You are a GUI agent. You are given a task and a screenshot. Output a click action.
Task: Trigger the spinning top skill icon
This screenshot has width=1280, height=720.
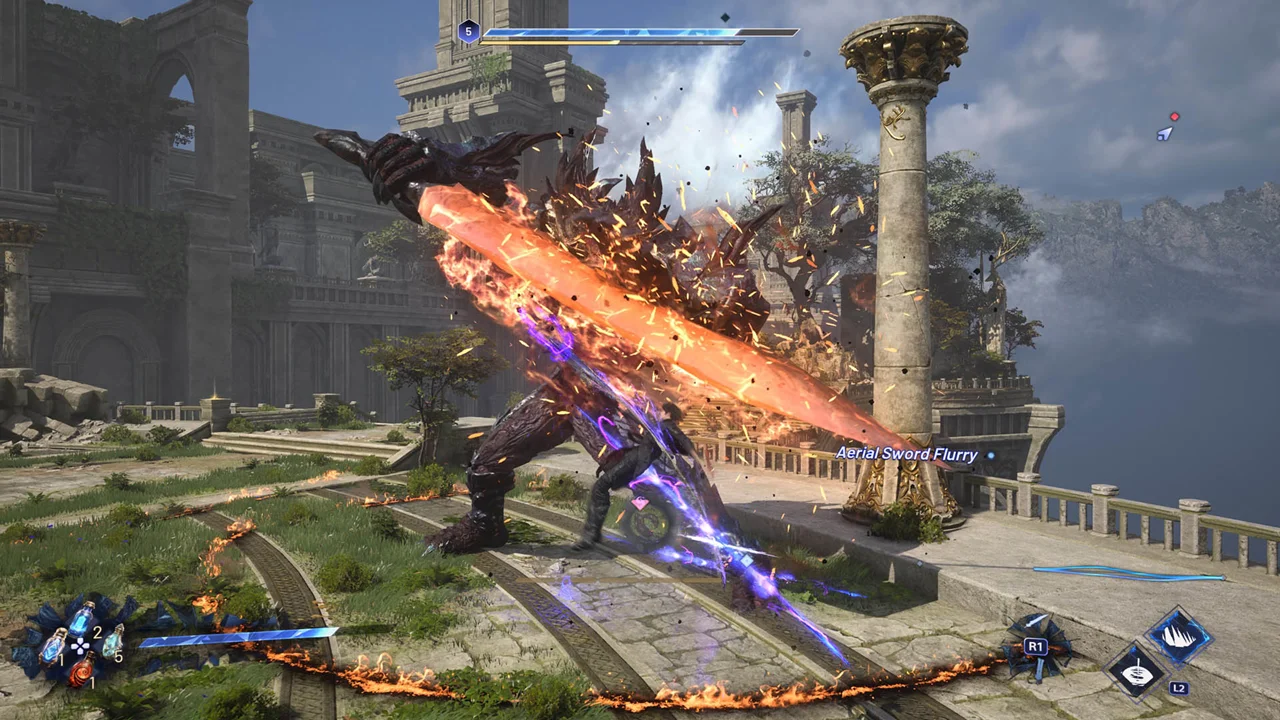pyautogui.click(x=1137, y=671)
